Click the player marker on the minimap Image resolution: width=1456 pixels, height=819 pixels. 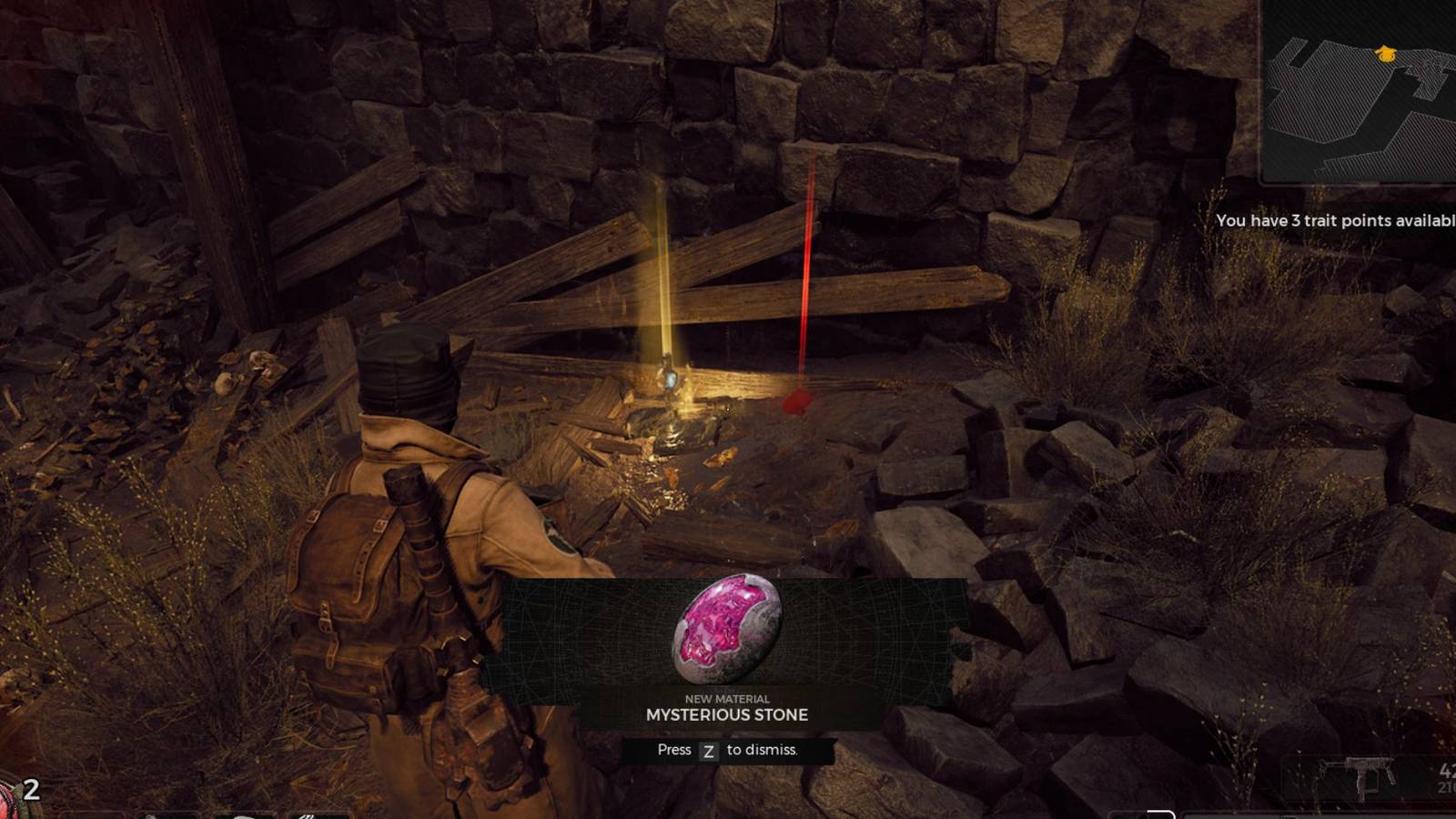pos(1386,53)
